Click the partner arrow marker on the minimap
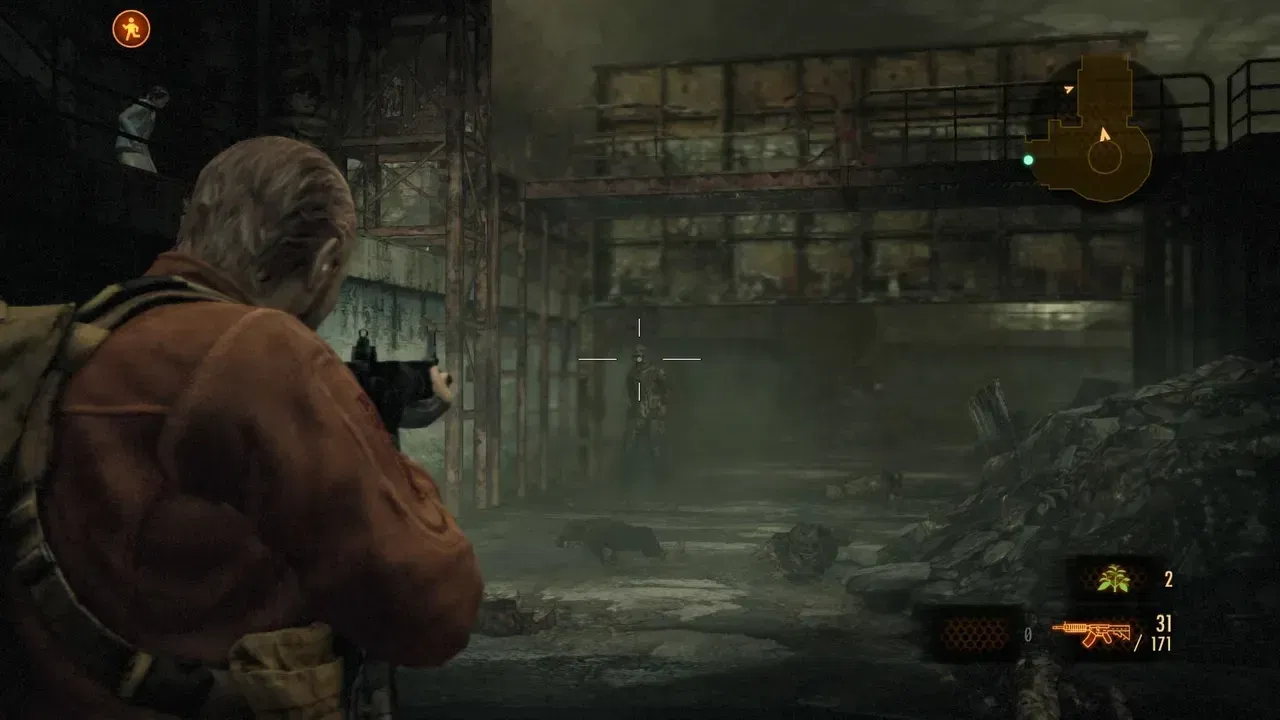 (1068, 90)
